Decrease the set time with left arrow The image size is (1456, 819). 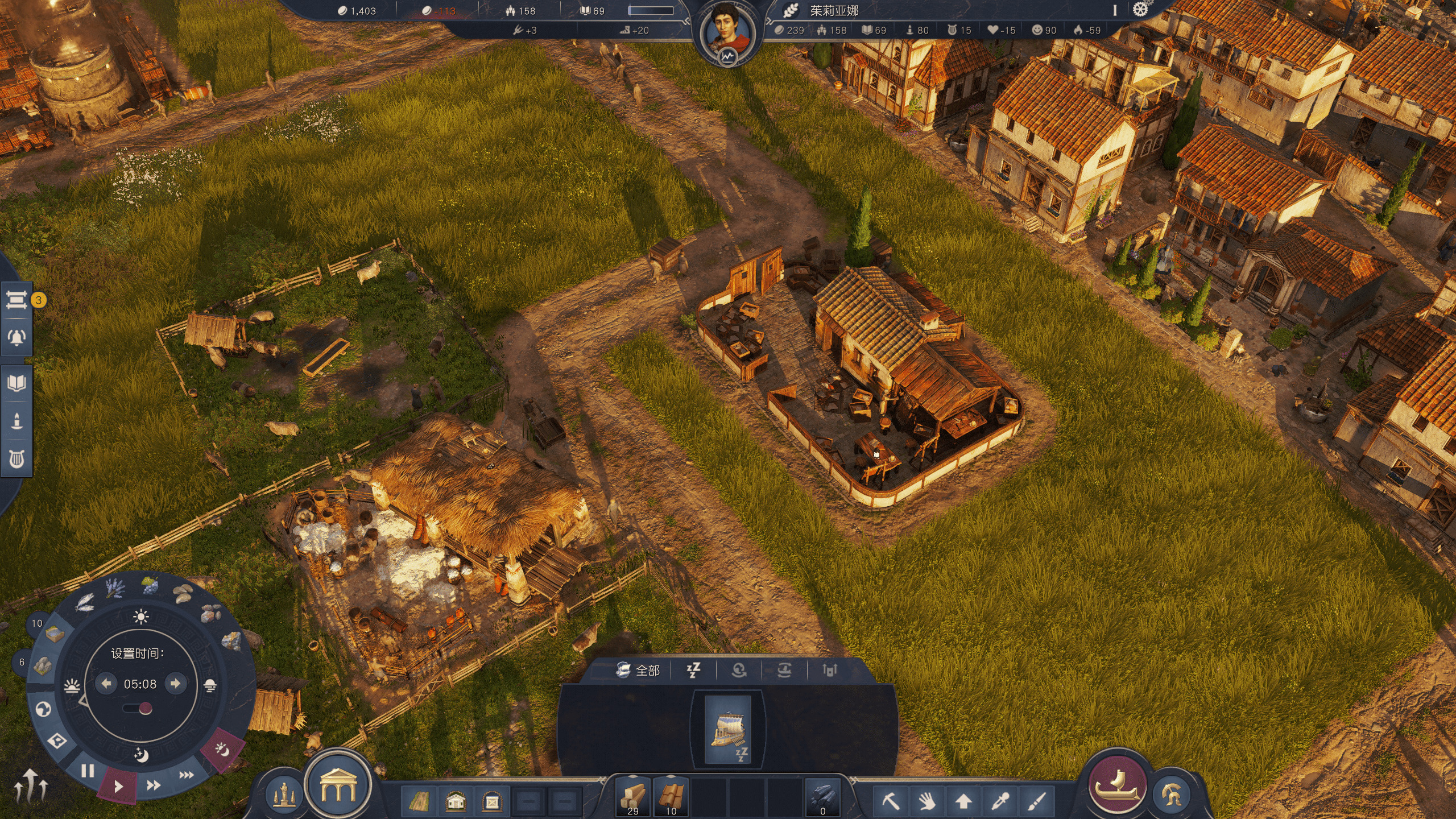point(106,683)
